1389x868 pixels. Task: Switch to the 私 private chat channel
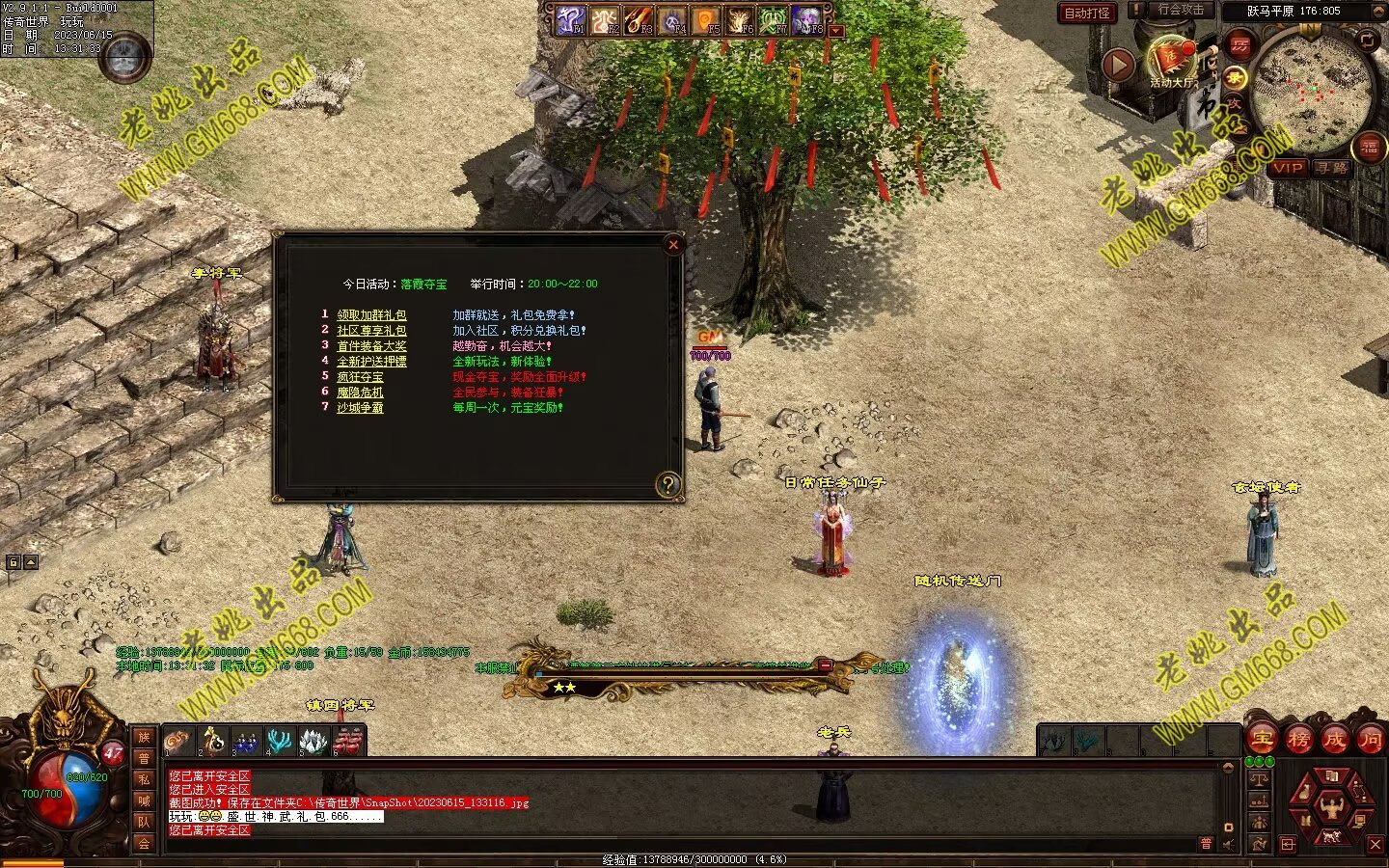coord(144,779)
